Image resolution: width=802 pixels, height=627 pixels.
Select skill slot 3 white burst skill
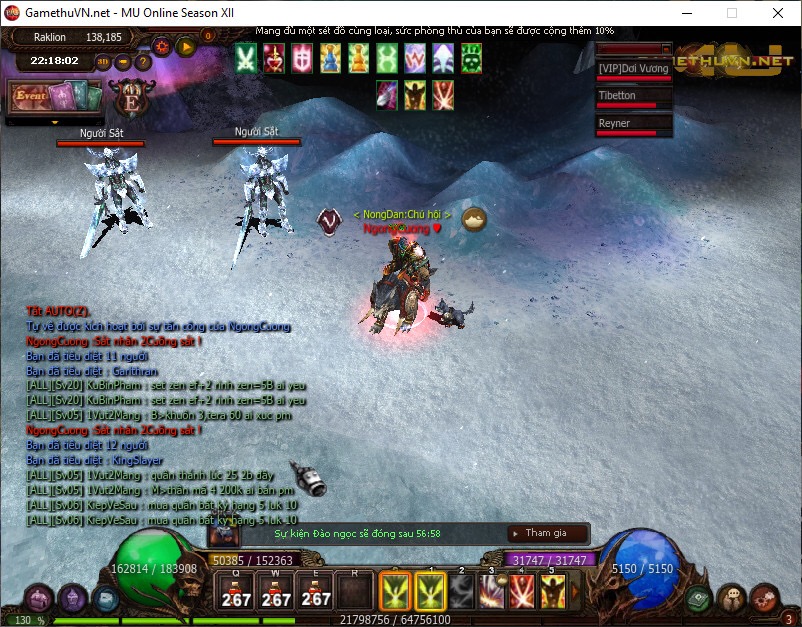(491, 591)
